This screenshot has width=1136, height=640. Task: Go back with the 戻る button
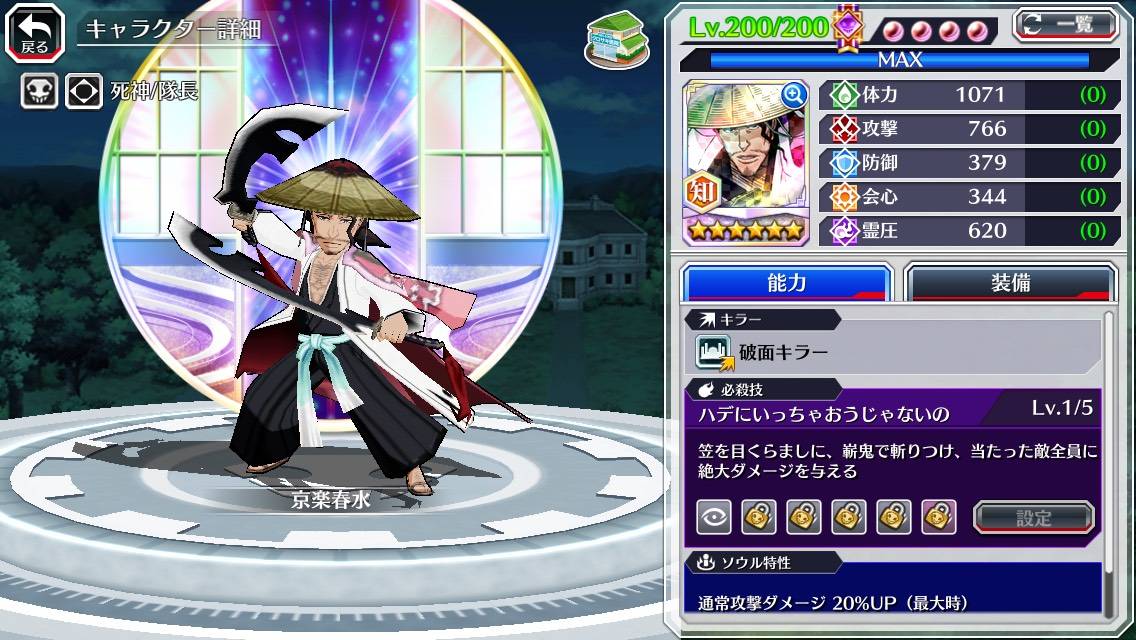34,31
